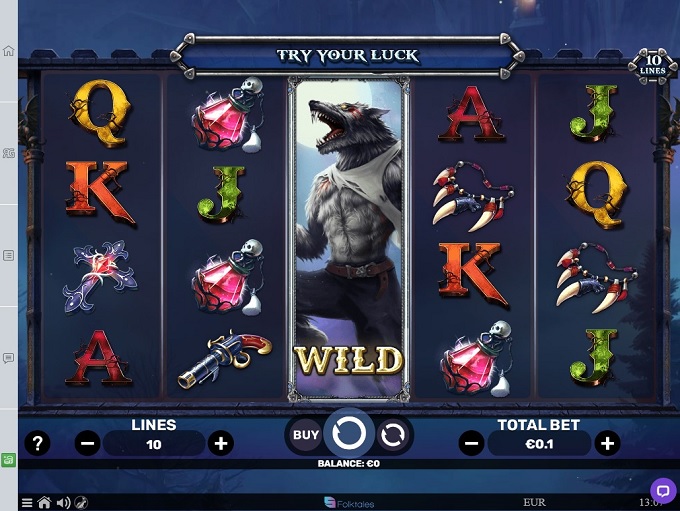Enable autoplay with the circular arrows button

(x=393, y=434)
